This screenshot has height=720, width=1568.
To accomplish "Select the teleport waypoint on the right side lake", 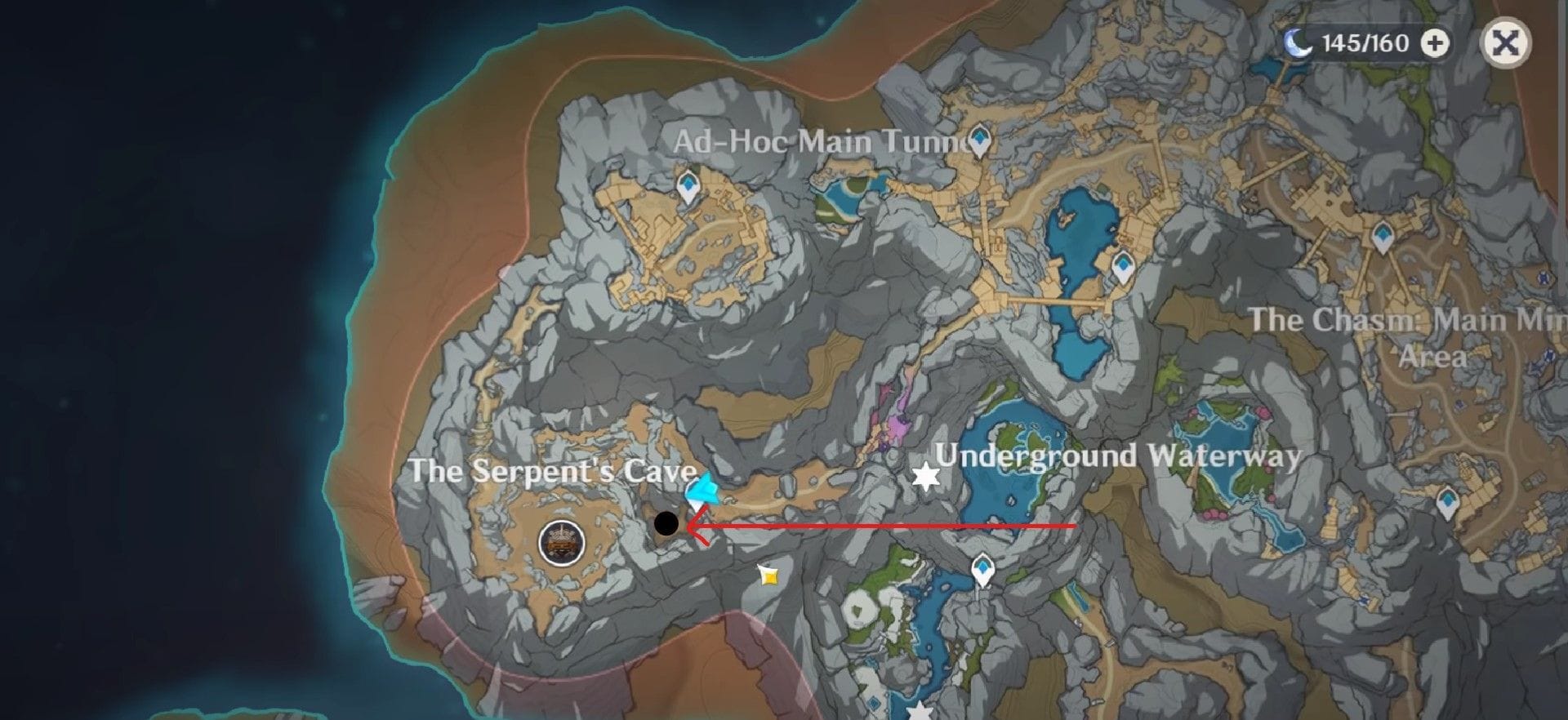I will [1123, 265].
